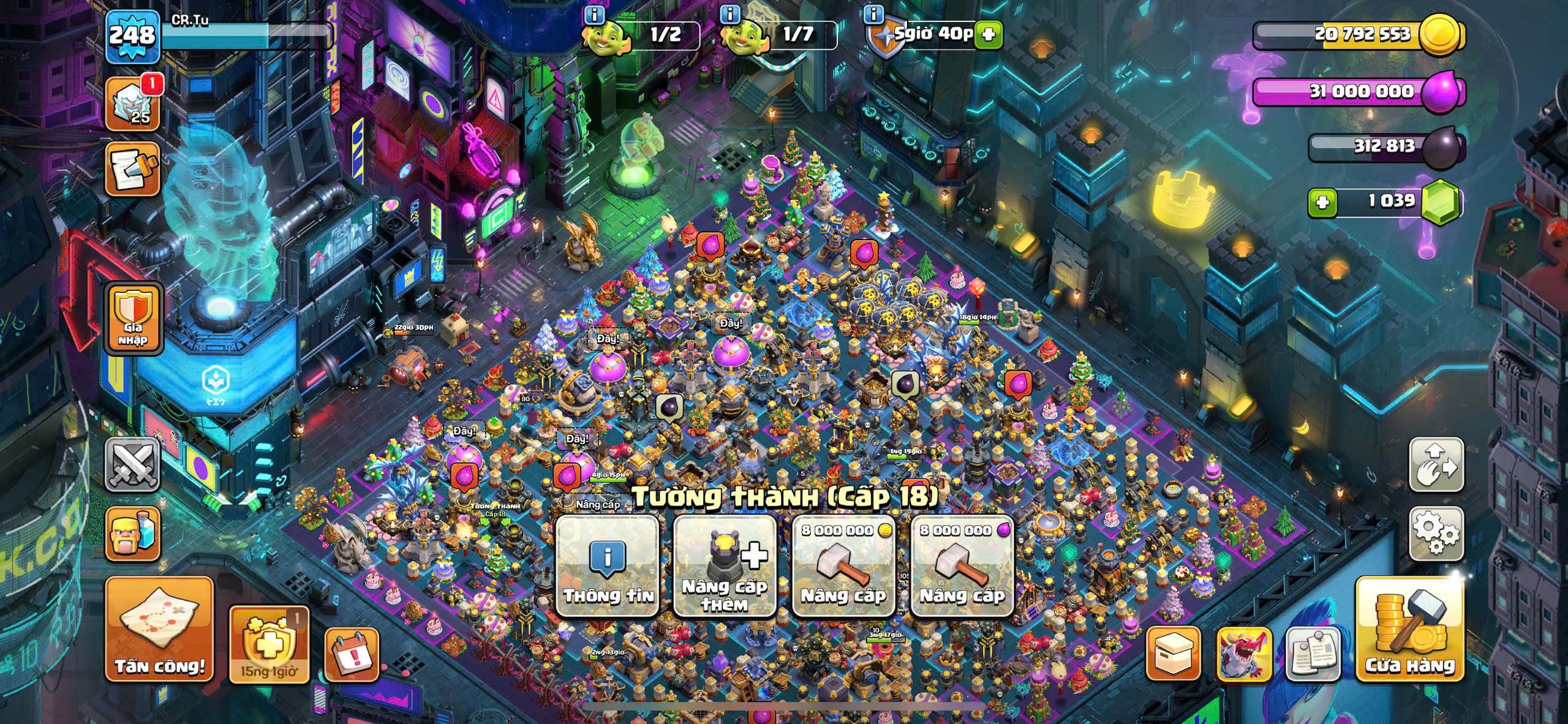The width and height of the screenshot is (1568, 724).
Task: Open the player level 248 profile badge
Action: click(132, 36)
